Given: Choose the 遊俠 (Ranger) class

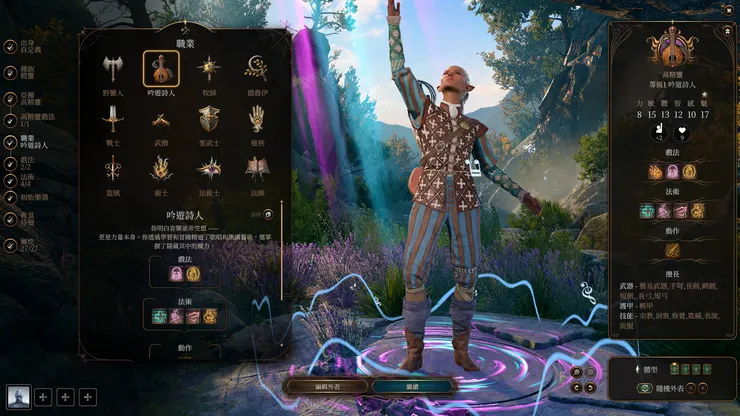Looking at the screenshot, I should [257, 120].
